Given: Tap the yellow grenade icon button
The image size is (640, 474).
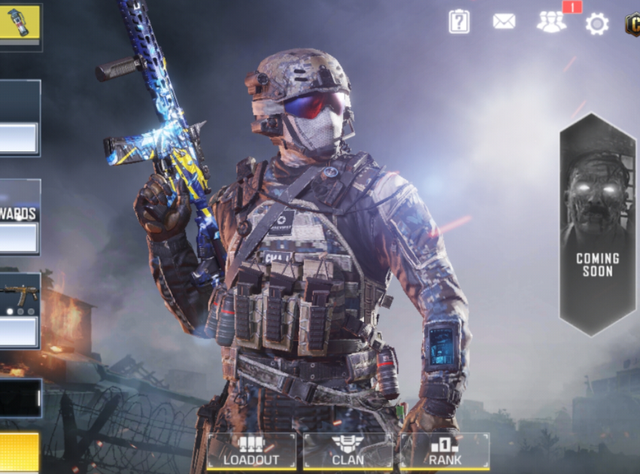Looking at the screenshot, I should click(x=19, y=23).
